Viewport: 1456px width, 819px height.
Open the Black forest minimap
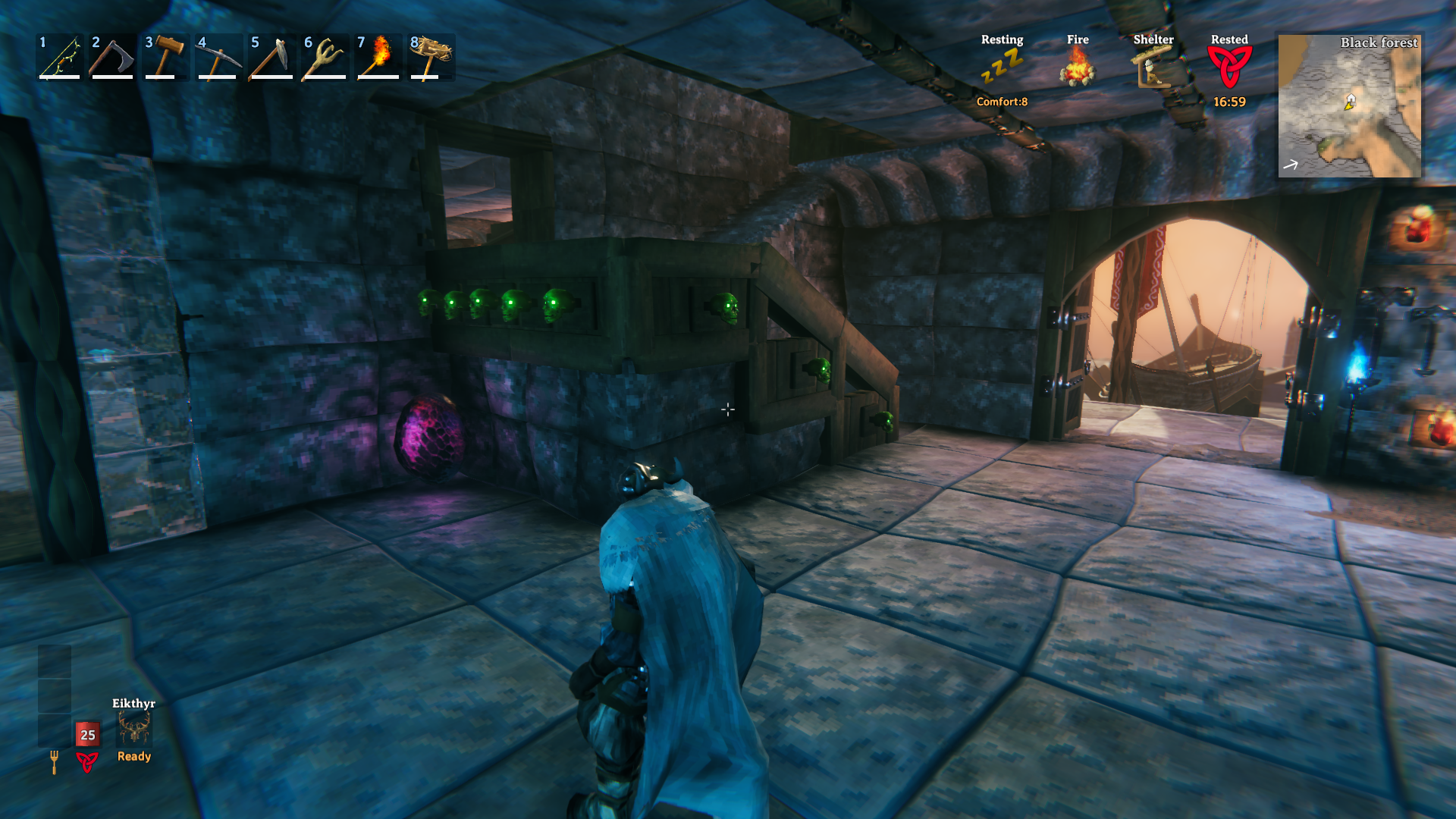[x=1349, y=105]
